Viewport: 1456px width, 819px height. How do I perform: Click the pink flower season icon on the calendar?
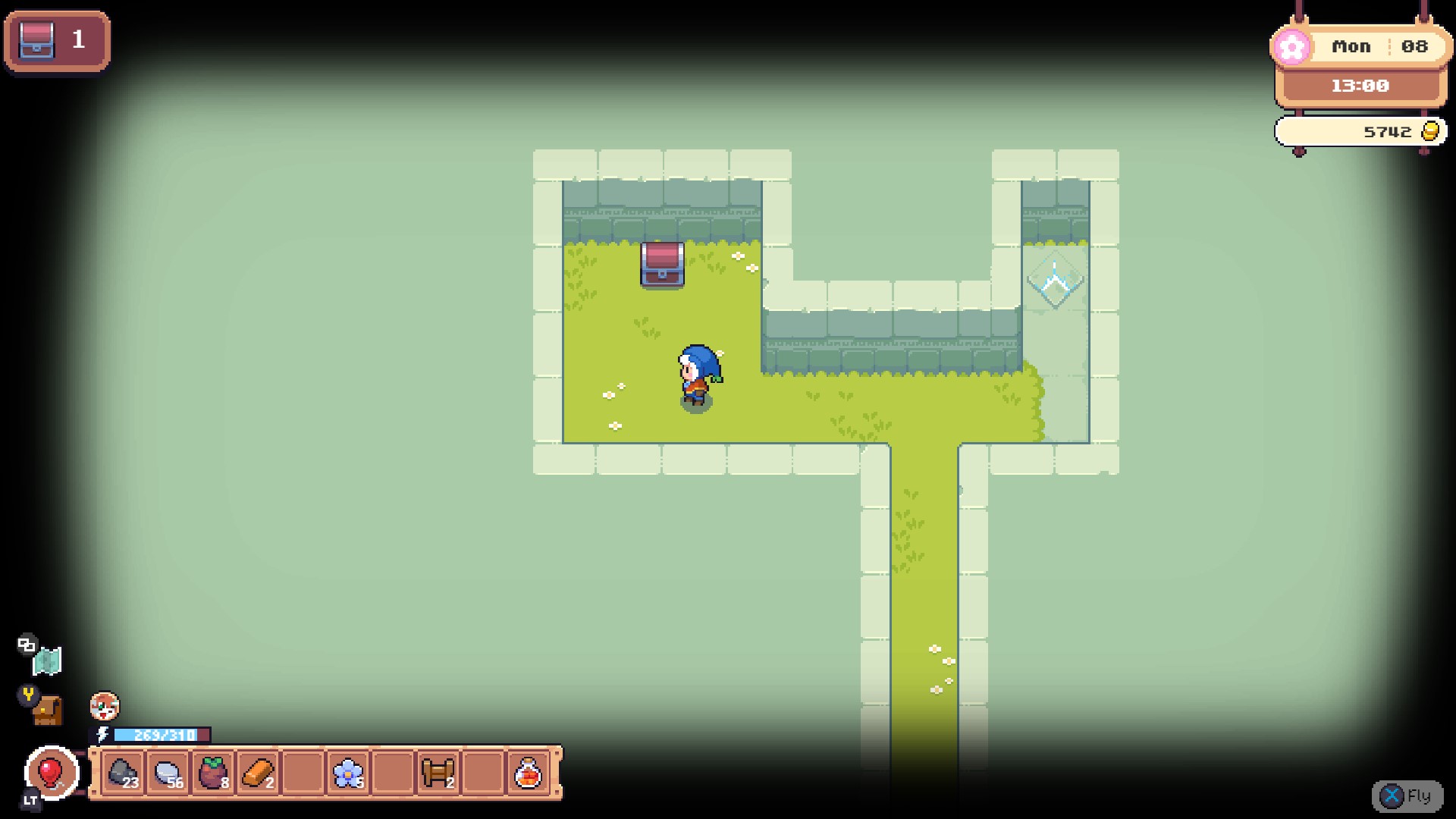pos(1292,47)
